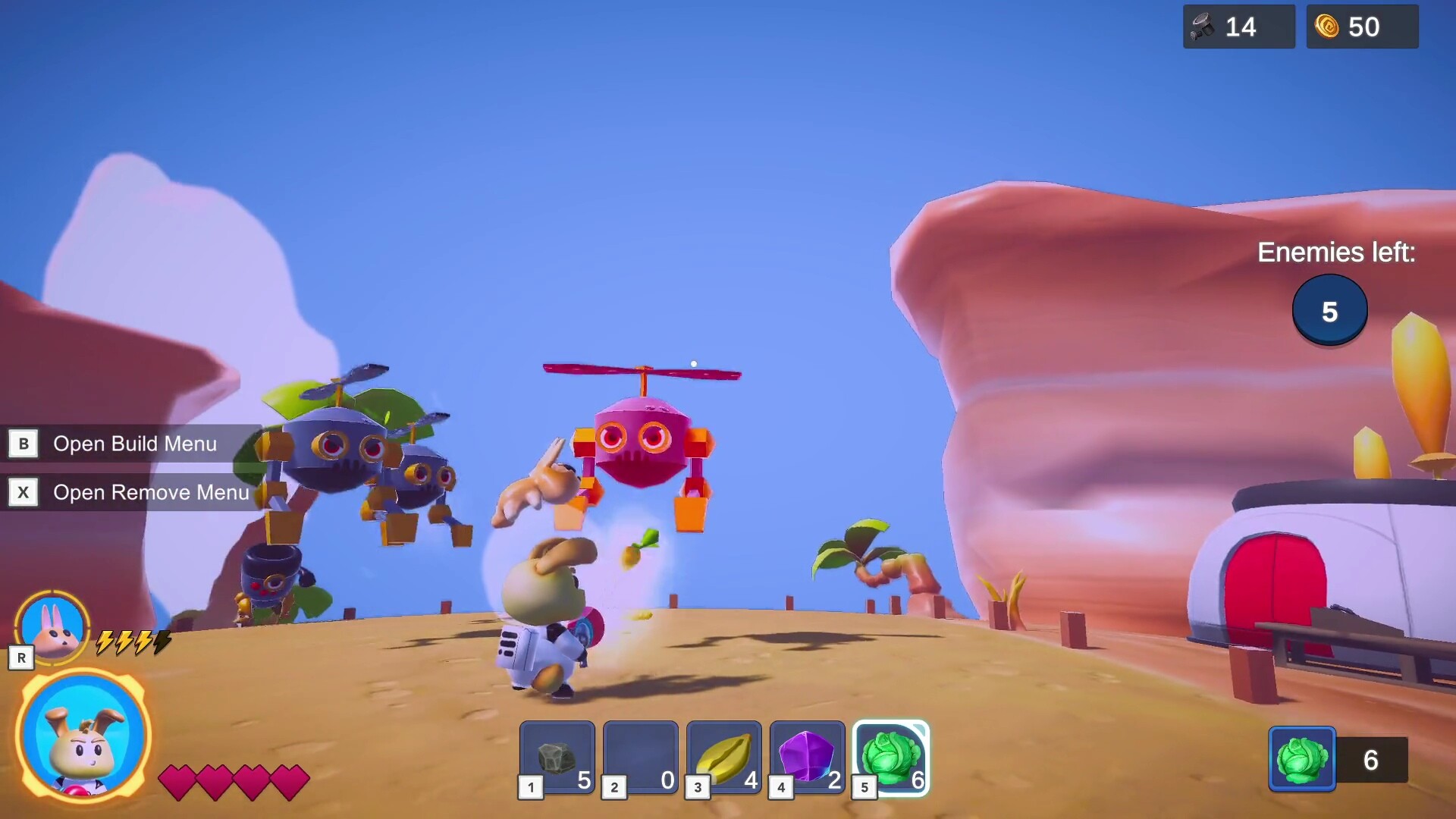Select the purple crystal in hotbar slot 4
Image resolution: width=1456 pixels, height=819 pixels.
pyautogui.click(x=808, y=757)
